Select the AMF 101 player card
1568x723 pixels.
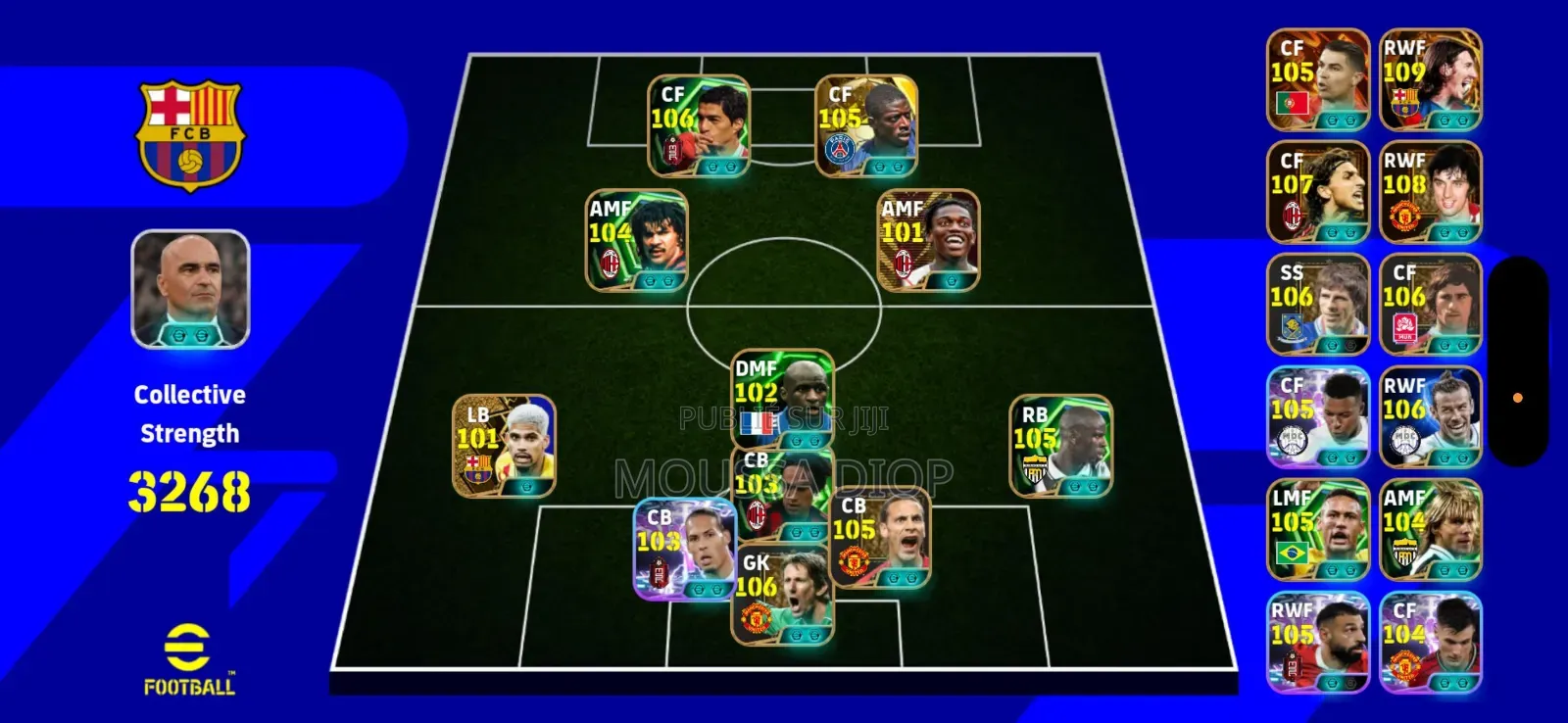928,241
